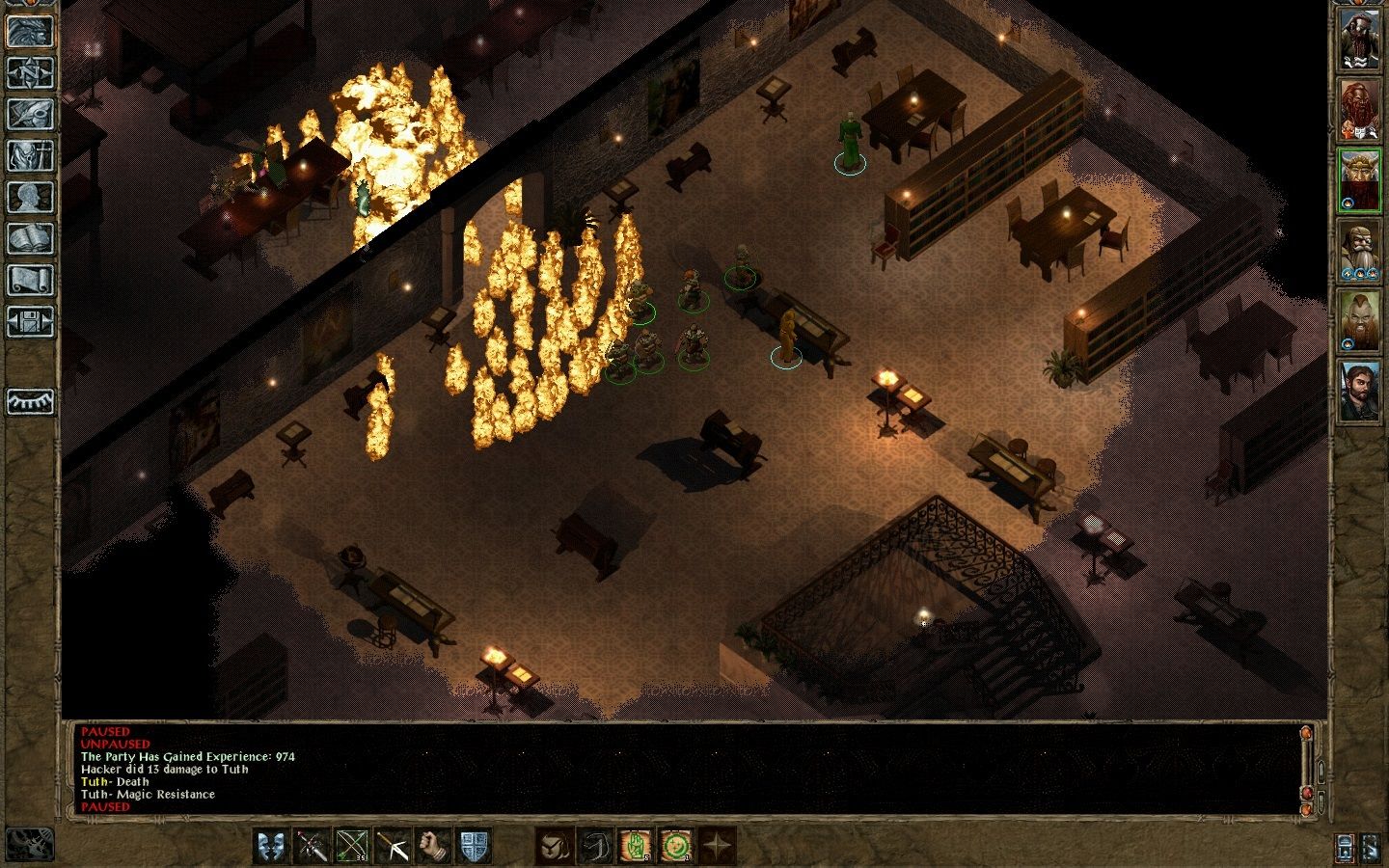Screen dimensions: 1389x868
Task: Select the mohawk-haired character portrait
Action: click(1359, 321)
